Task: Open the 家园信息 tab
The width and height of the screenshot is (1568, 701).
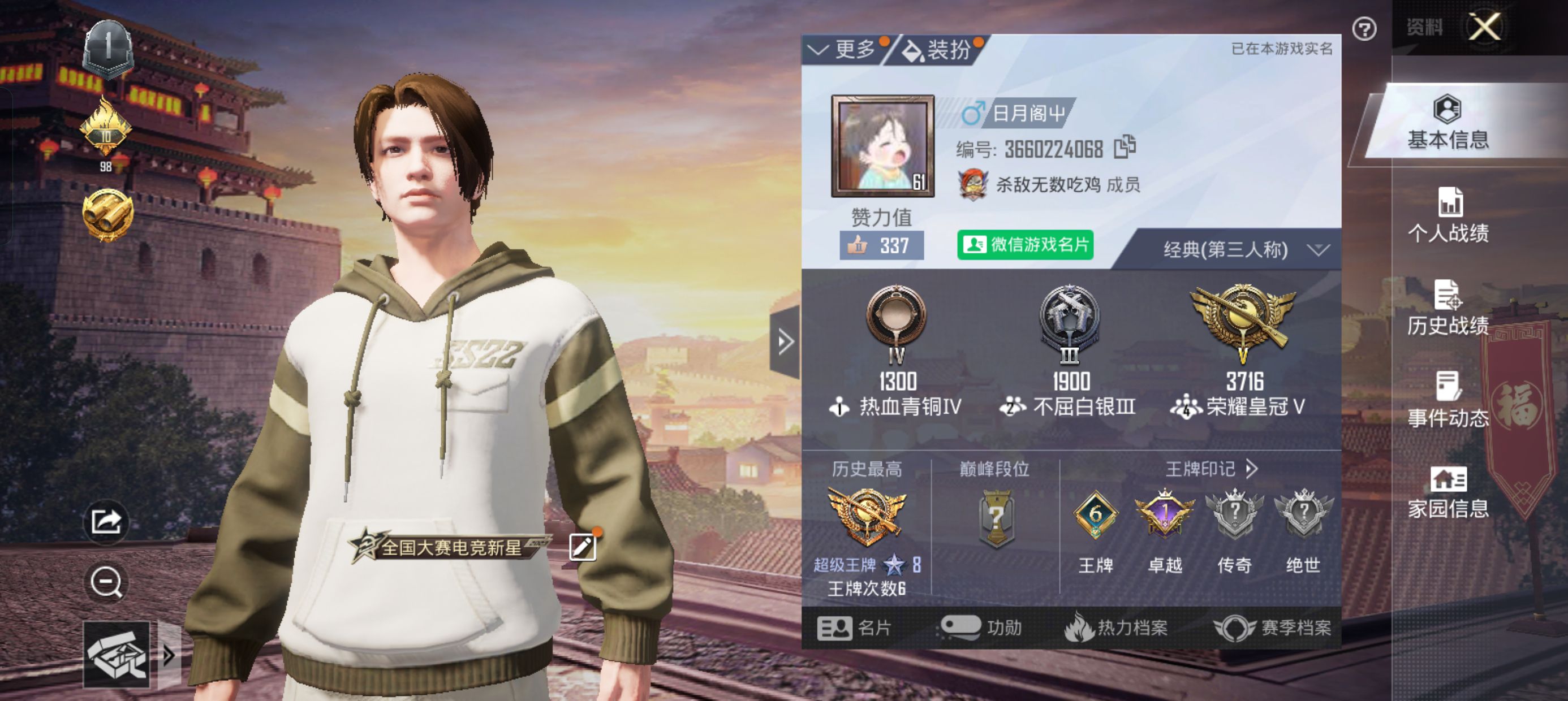Action: pyautogui.click(x=1448, y=492)
